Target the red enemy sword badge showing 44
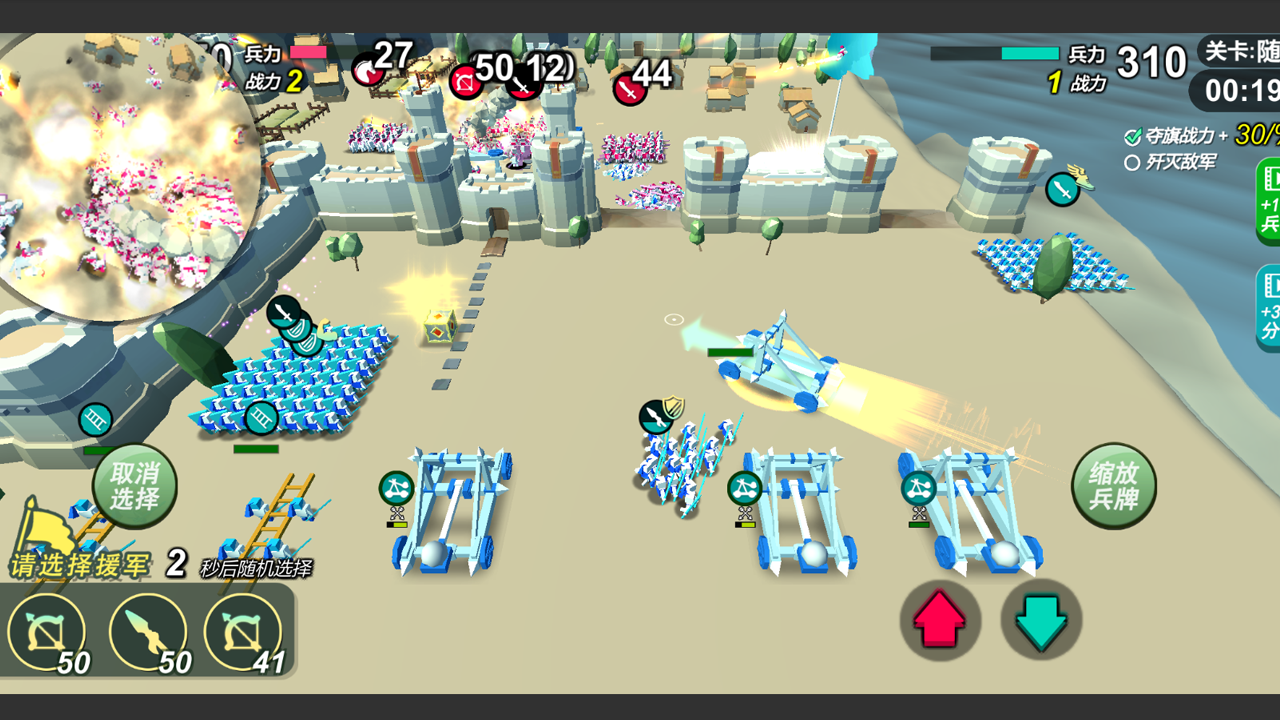The height and width of the screenshot is (720, 1280). 628,88
